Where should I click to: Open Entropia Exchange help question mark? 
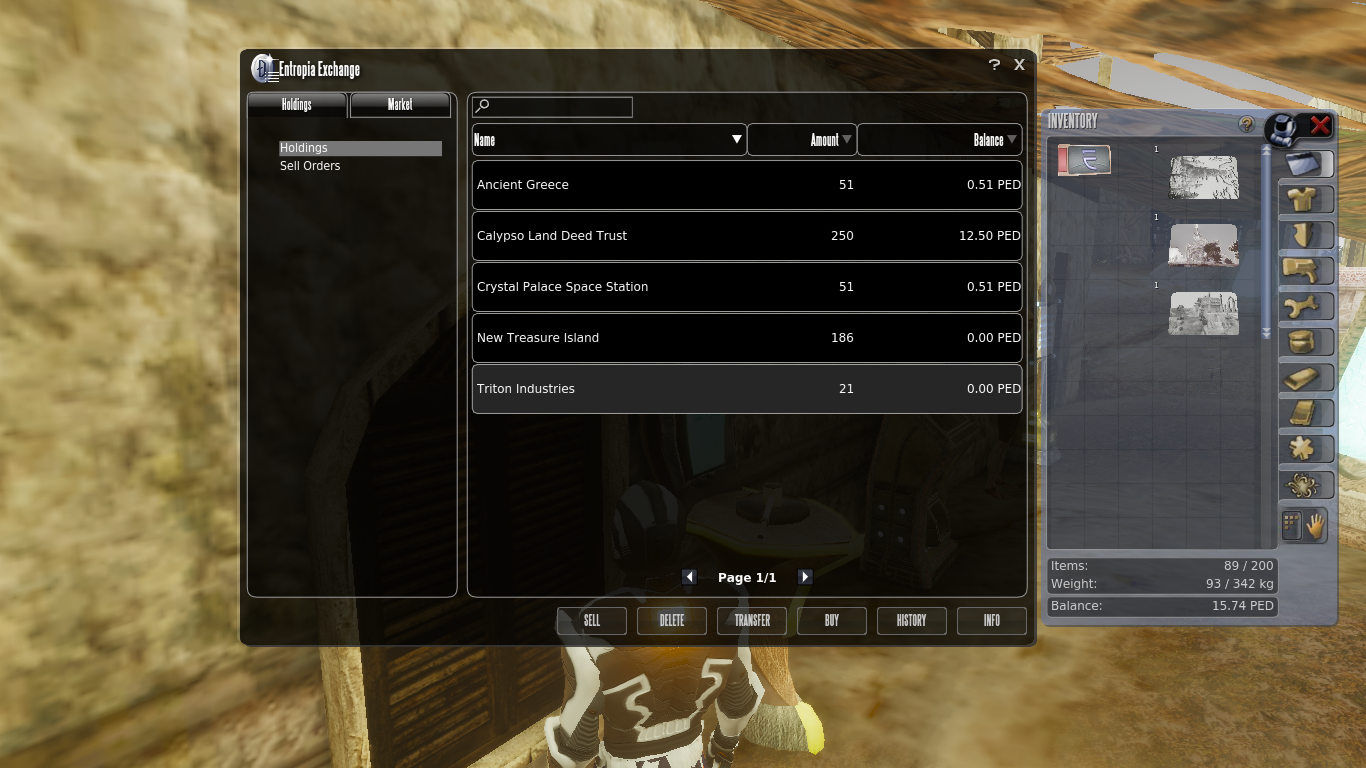click(x=993, y=64)
